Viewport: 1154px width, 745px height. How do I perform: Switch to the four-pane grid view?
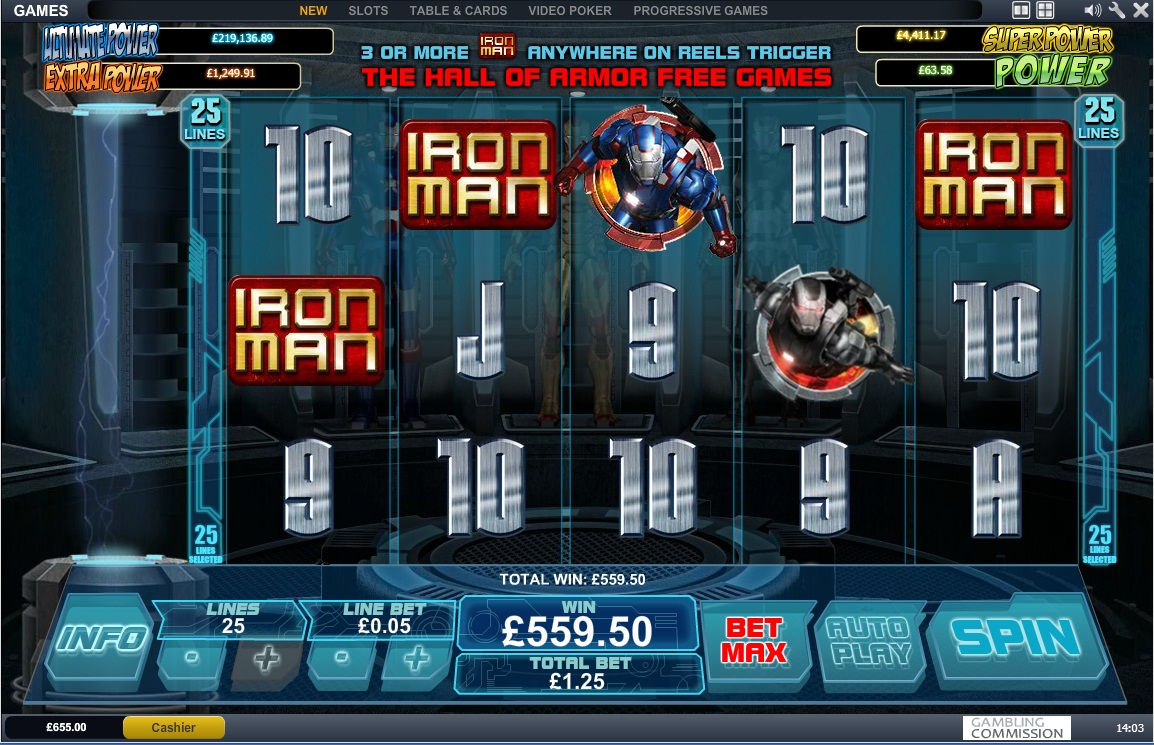pos(1045,11)
